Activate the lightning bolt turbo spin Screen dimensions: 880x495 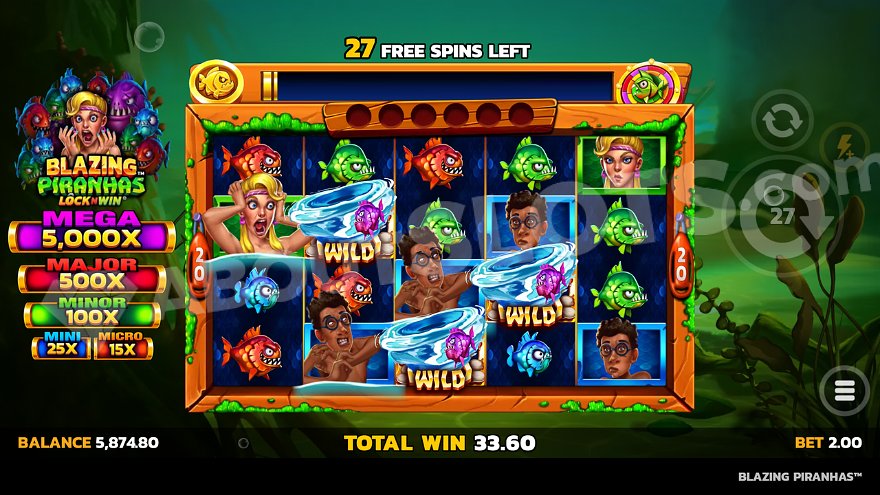(x=845, y=144)
